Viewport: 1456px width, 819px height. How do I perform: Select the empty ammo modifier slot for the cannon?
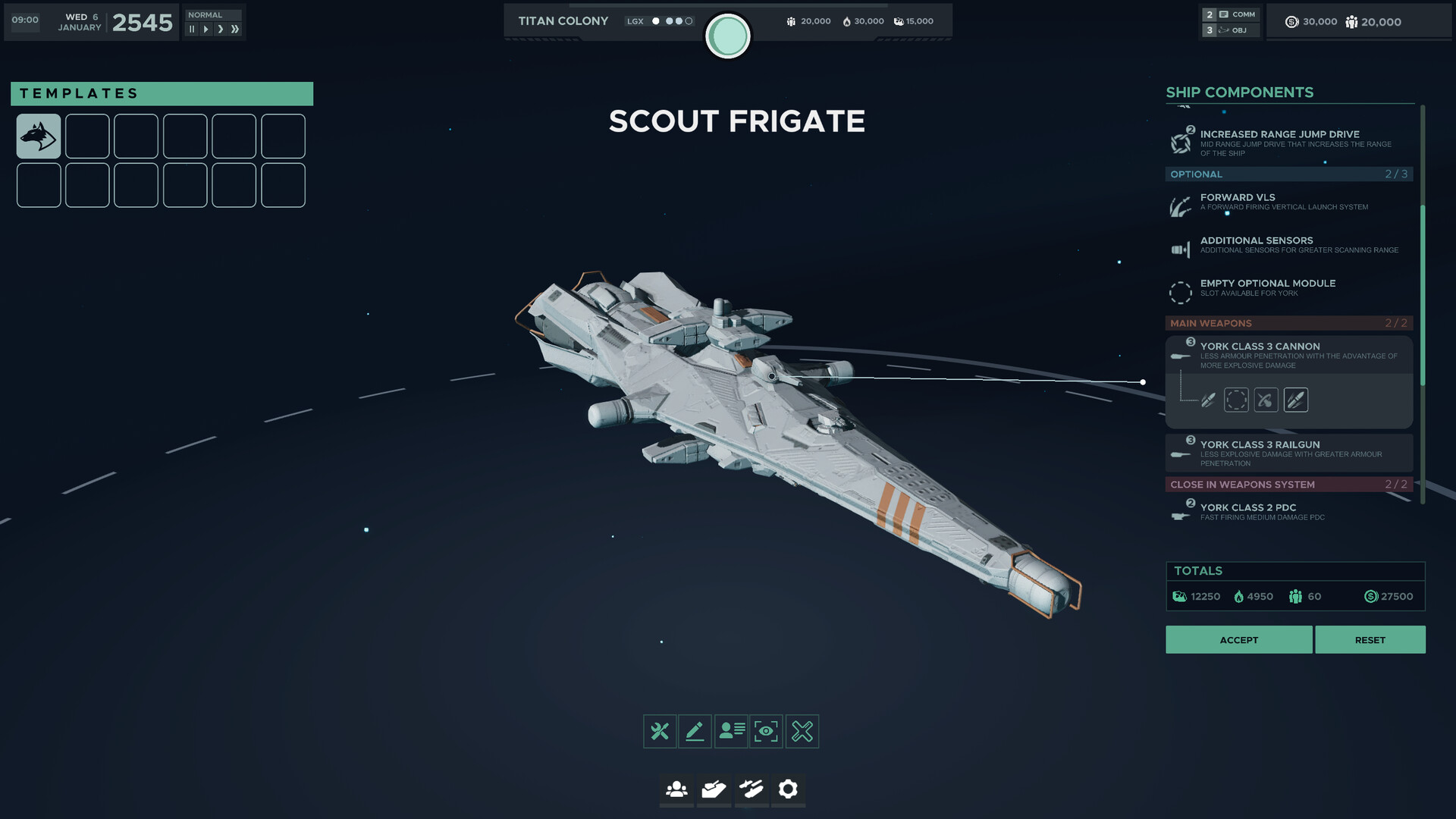click(1236, 400)
